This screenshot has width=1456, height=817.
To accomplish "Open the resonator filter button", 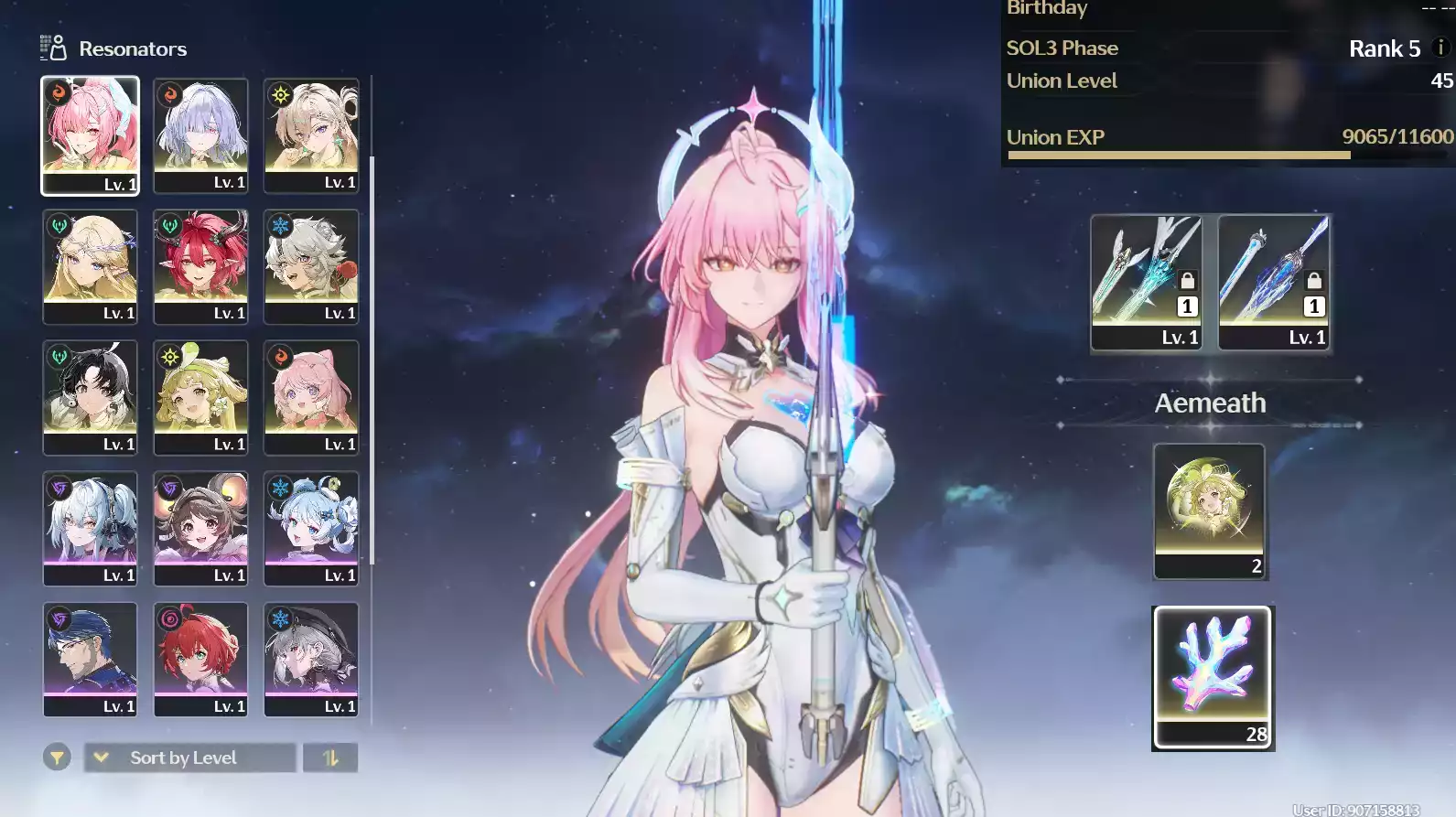I will point(57,758).
